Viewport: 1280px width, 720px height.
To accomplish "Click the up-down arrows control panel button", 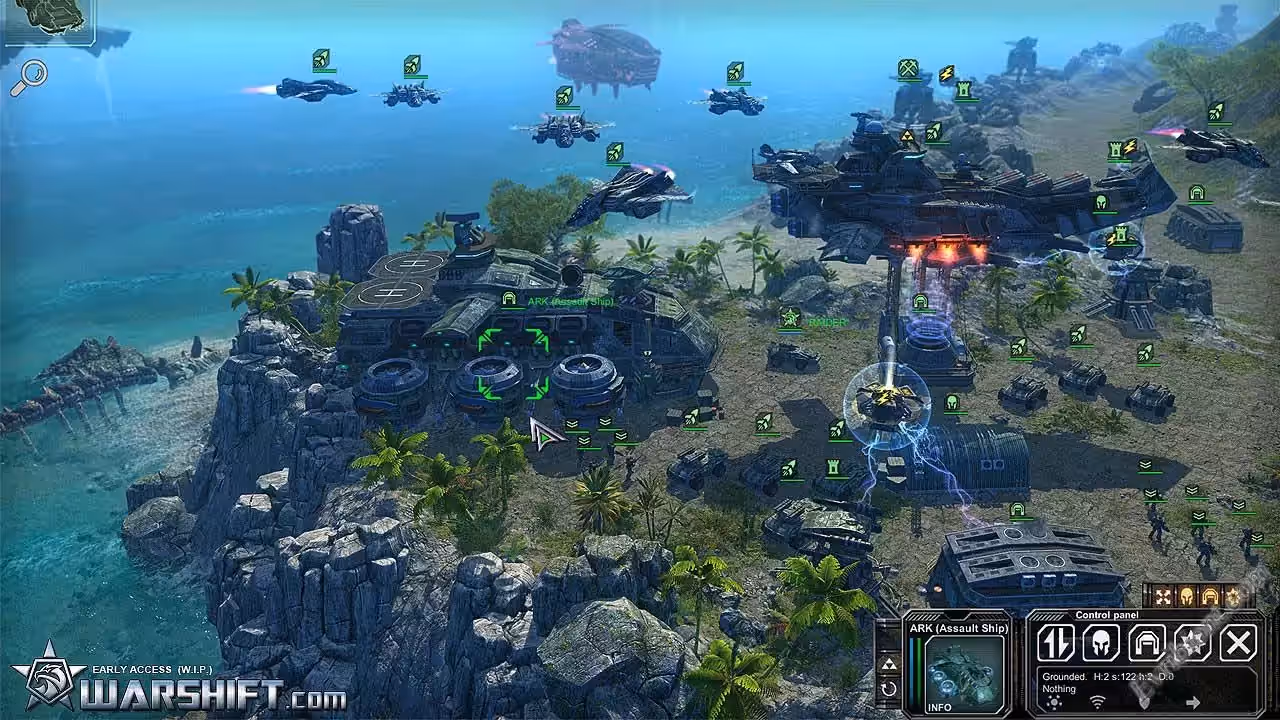I will click(1055, 643).
